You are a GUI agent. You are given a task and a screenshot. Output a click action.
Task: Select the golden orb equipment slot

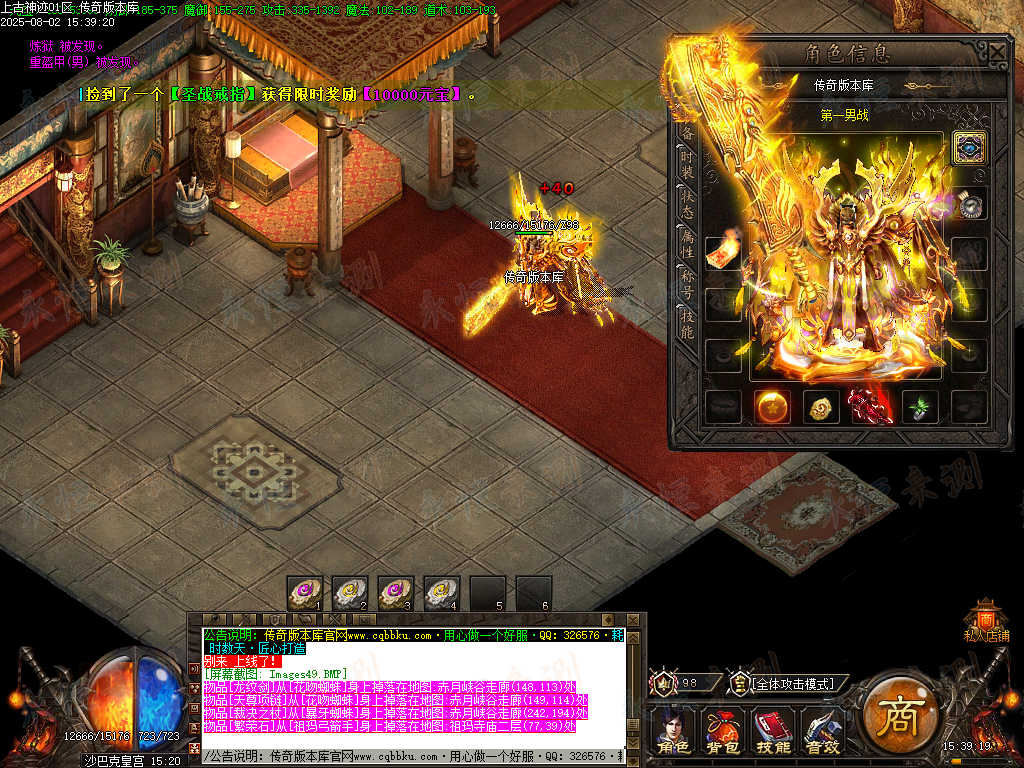tap(772, 407)
